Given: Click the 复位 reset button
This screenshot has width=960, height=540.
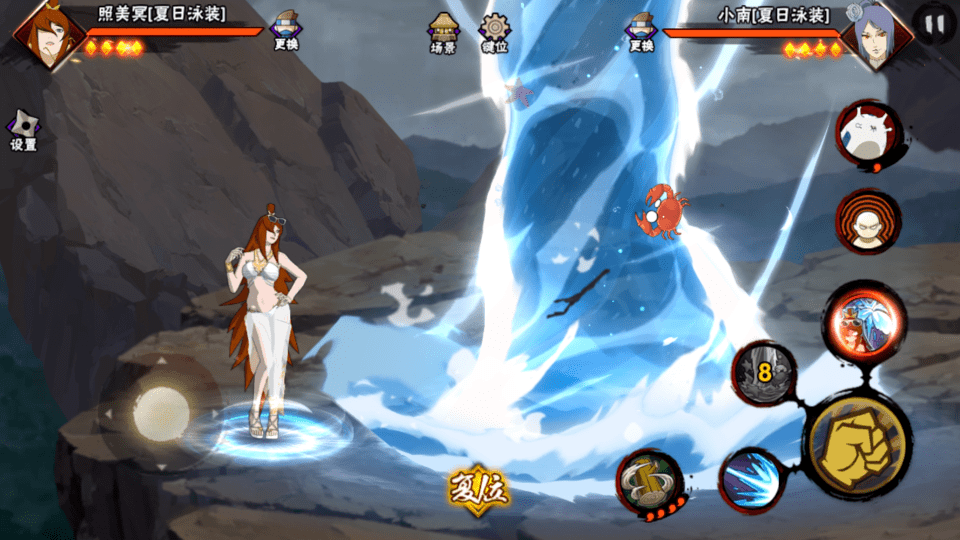Looking at the screenshot, I should pos(478,490).
